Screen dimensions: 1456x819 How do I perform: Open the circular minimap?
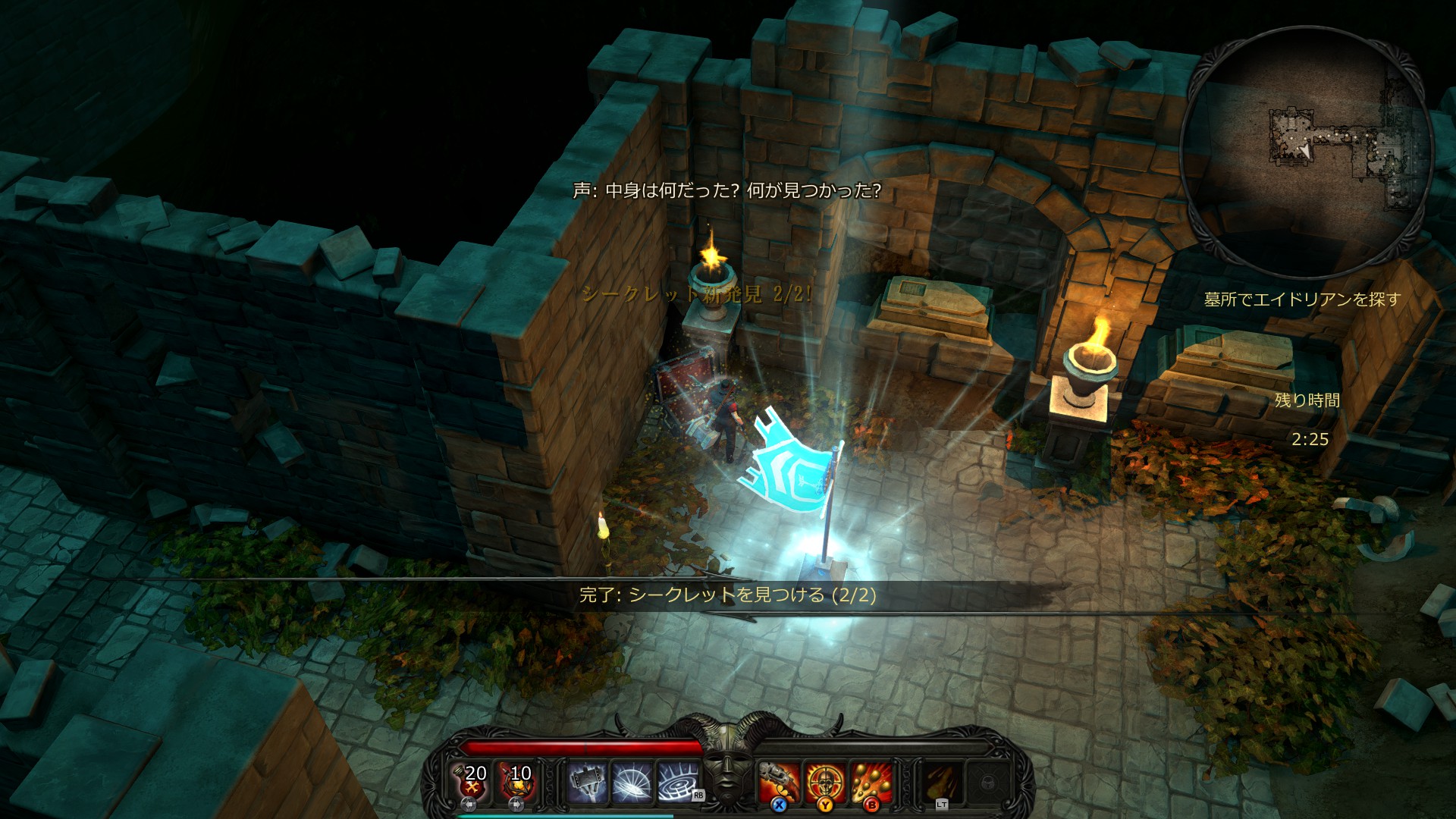(1306, 152)
